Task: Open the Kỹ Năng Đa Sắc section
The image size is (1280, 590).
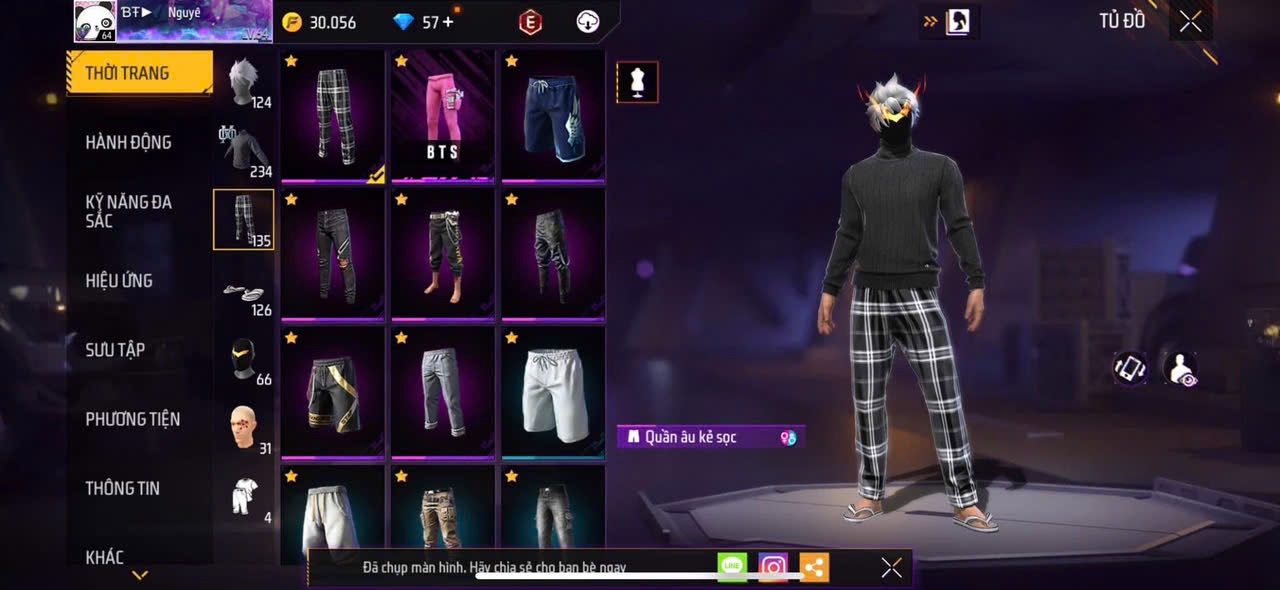Action: pos(128,211)
